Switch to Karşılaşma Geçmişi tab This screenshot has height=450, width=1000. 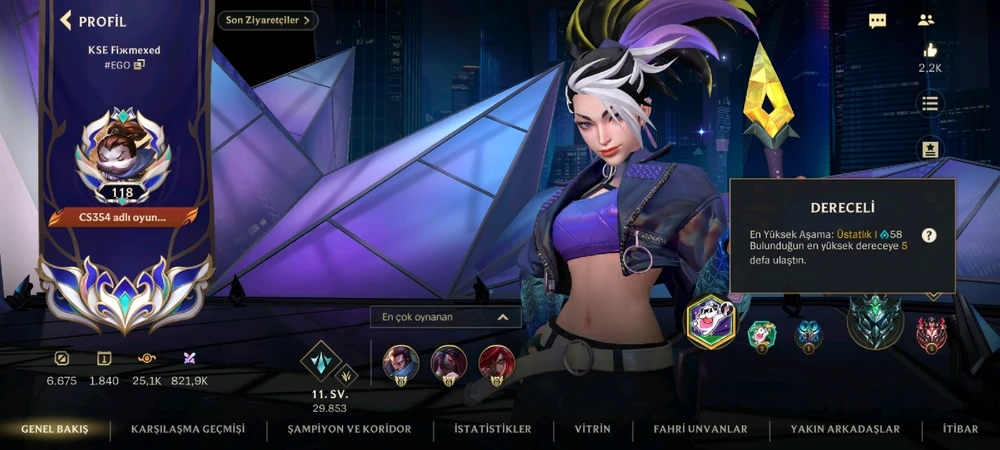[187, 429]
